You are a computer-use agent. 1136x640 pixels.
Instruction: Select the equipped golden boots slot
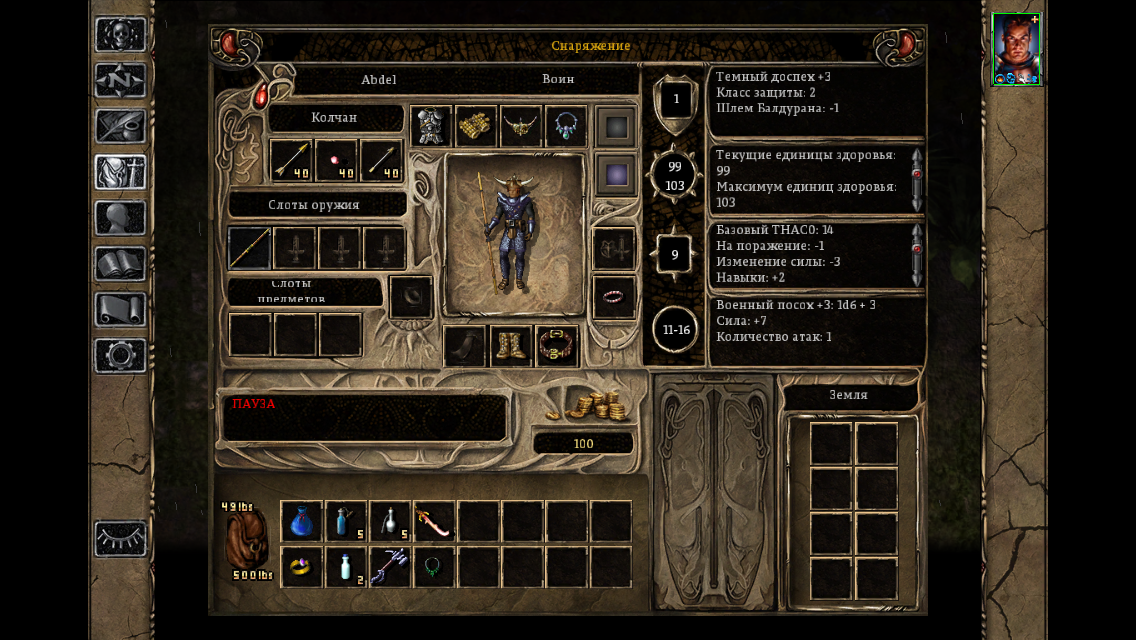(x=511, y=346)
